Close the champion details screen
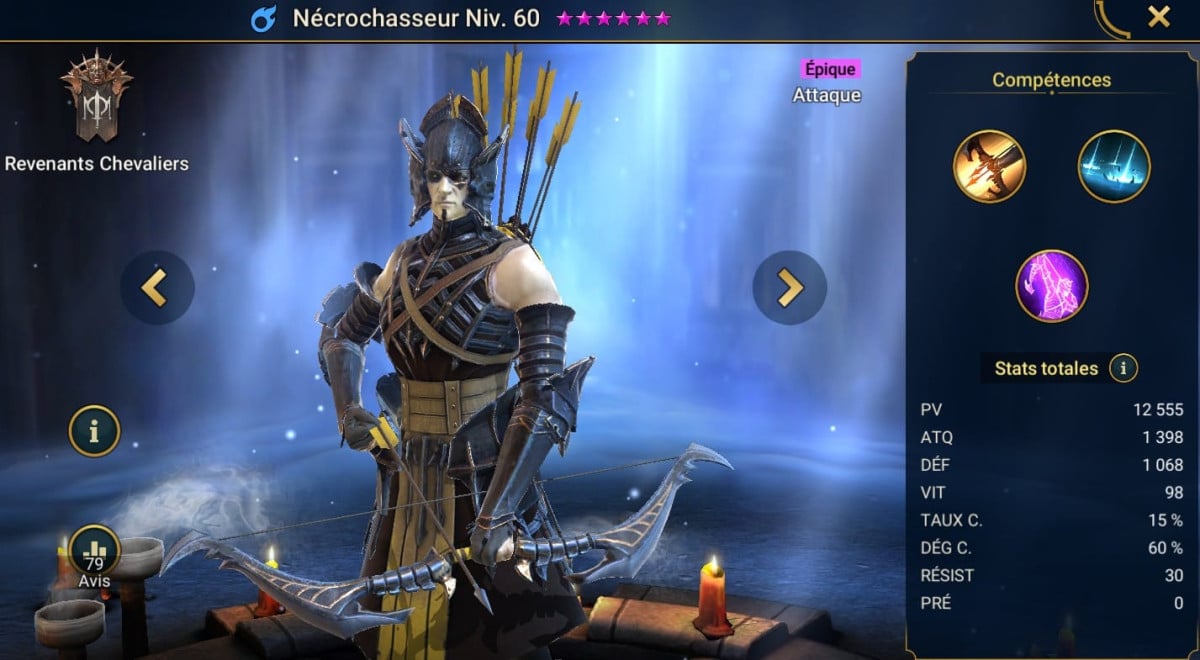The image size is (1200, 660). (x=1159, y=17)
